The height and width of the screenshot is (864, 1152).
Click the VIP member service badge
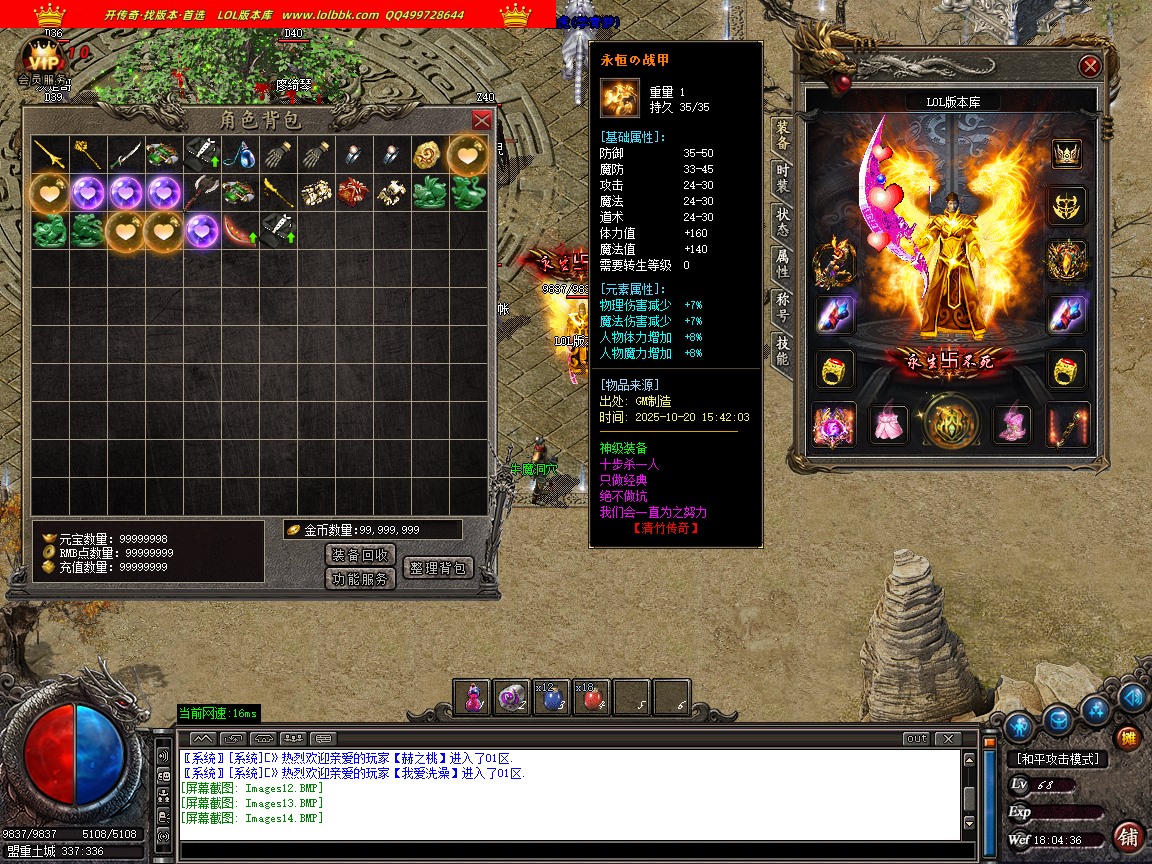click(x=42, y=60)
